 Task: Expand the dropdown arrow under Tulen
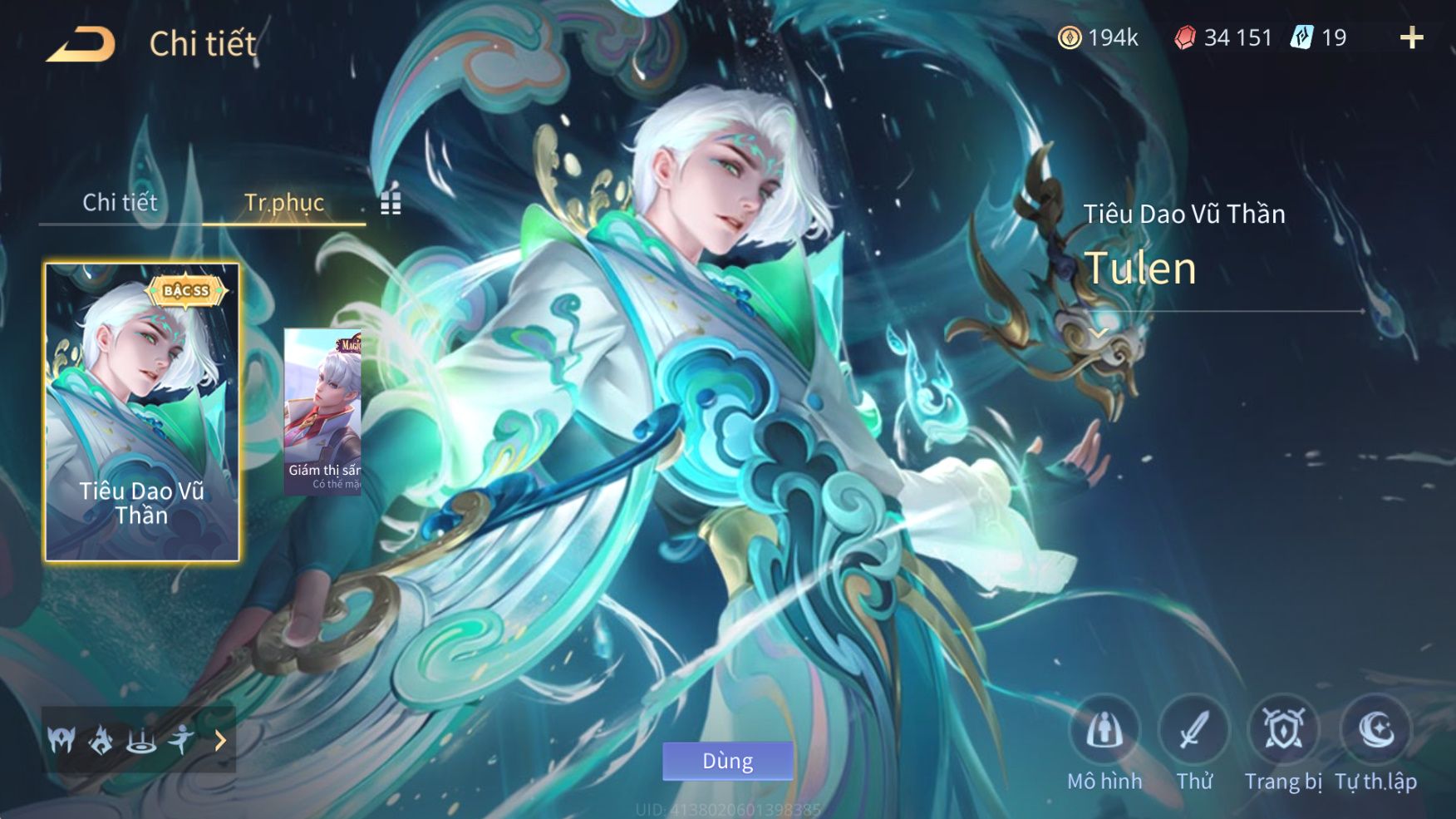click(x=1099, y=333)
